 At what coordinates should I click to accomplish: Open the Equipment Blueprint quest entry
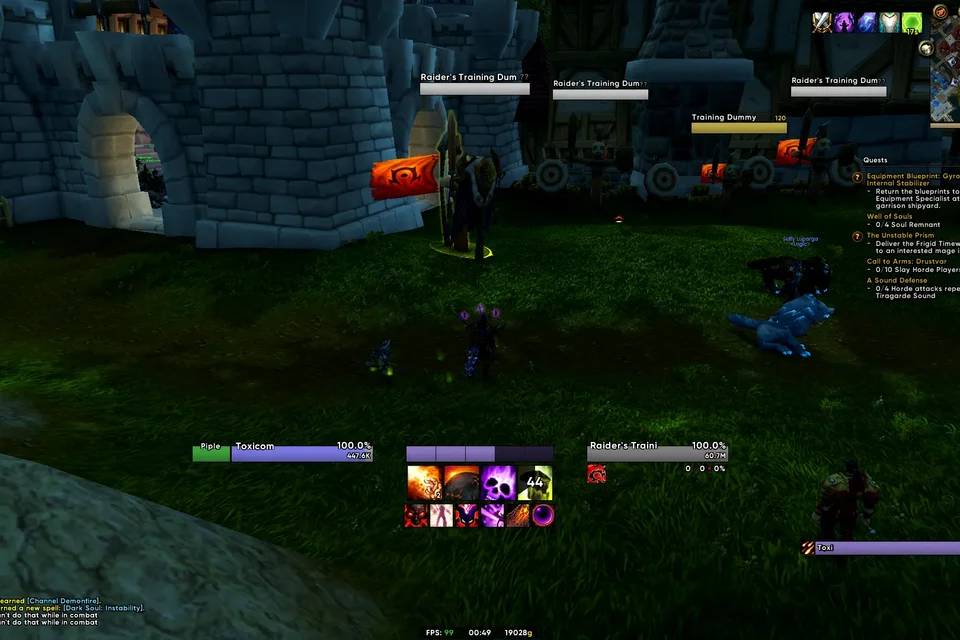click(x=905, y=175)
